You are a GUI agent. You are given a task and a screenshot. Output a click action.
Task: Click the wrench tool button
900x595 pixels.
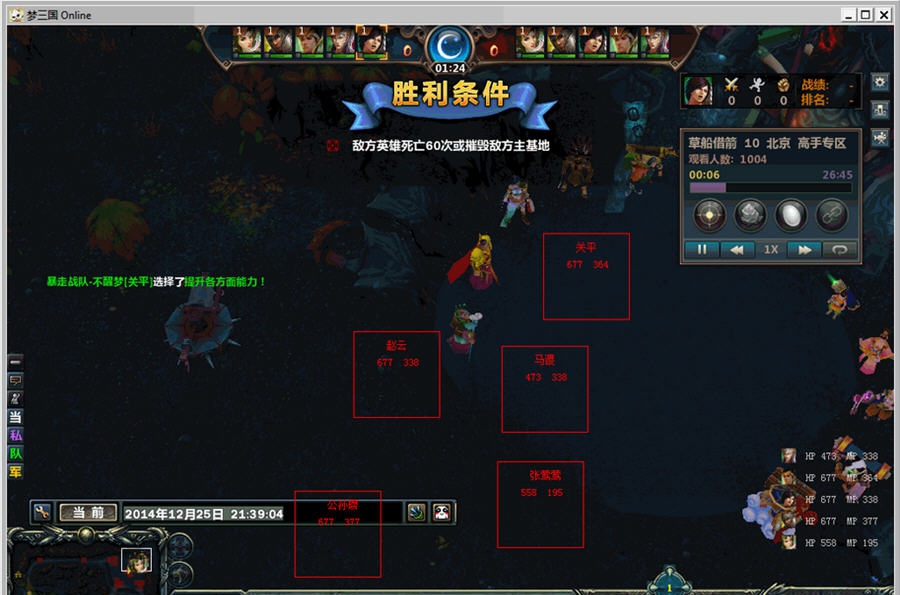coord(41,512)
